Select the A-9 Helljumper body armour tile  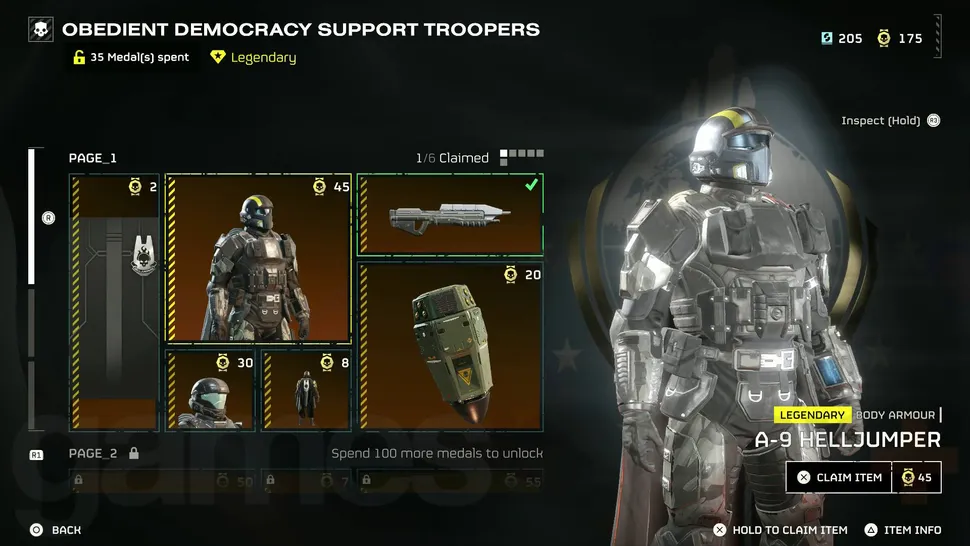(258, 258)
